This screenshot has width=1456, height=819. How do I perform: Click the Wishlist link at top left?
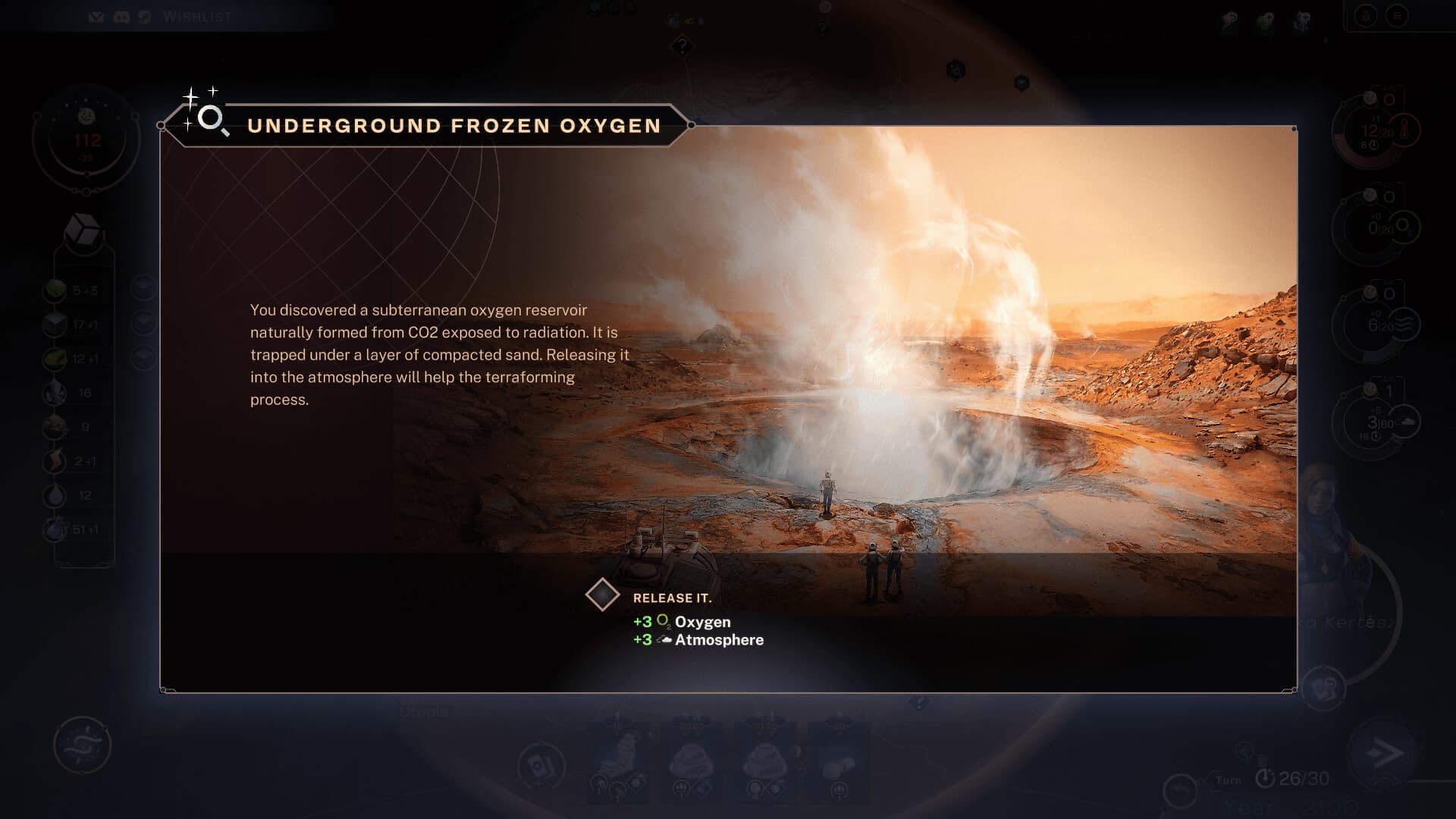pos(196,17)
